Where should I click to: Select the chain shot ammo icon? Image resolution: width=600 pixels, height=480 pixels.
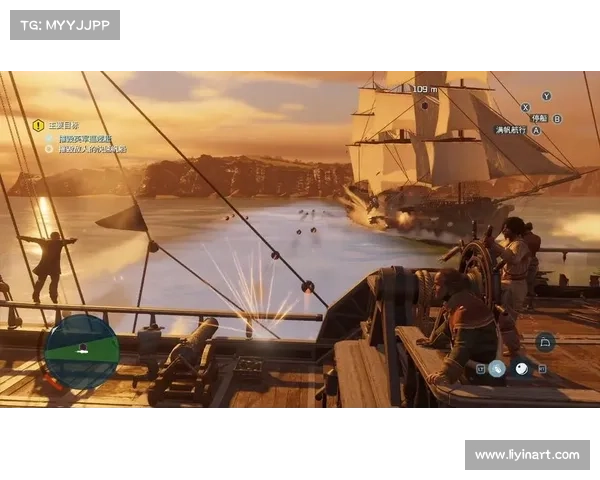tap(497, 369)
